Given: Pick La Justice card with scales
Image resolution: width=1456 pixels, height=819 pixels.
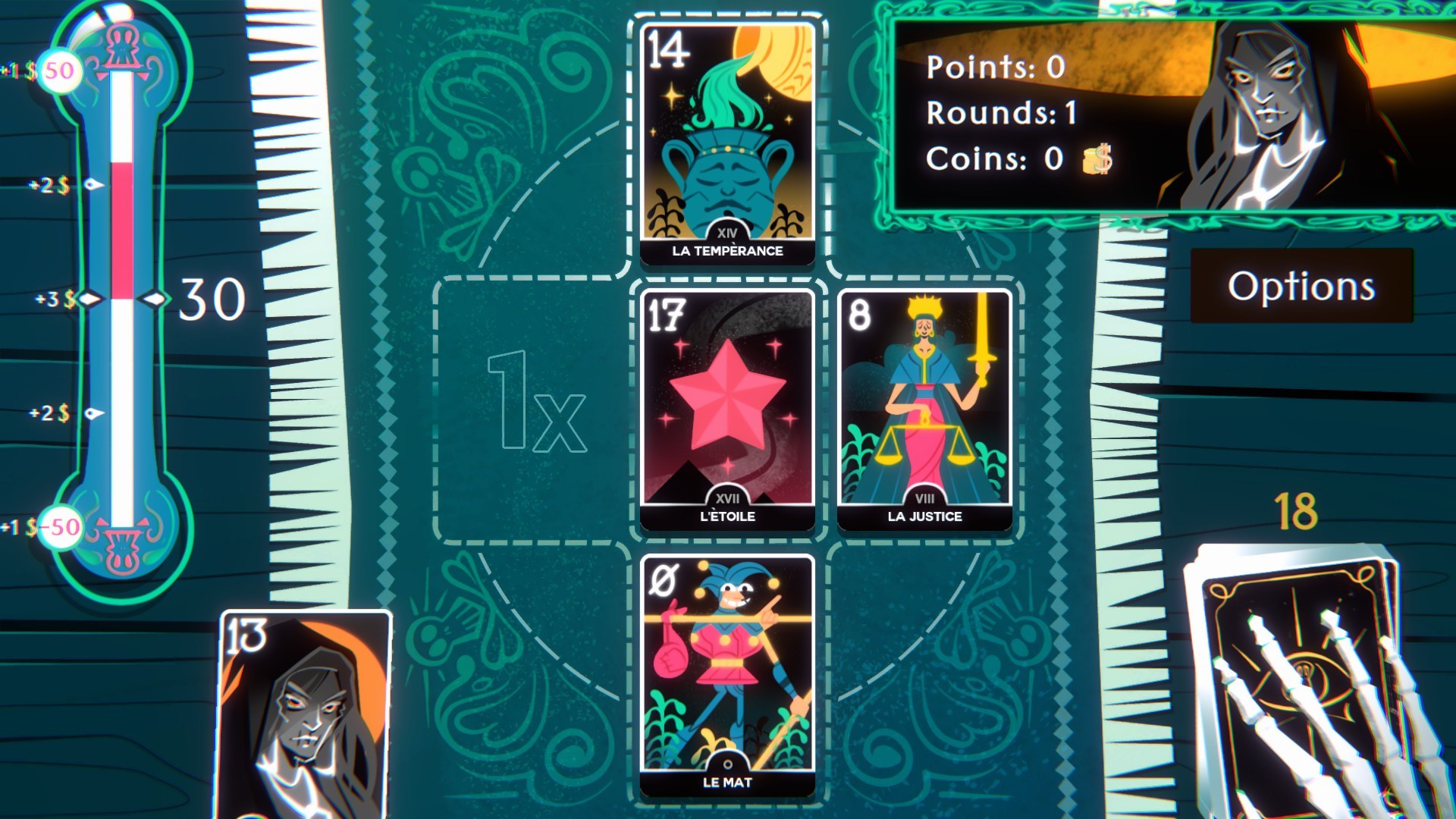Looking at the screenshot, I should tap(927, 406).
